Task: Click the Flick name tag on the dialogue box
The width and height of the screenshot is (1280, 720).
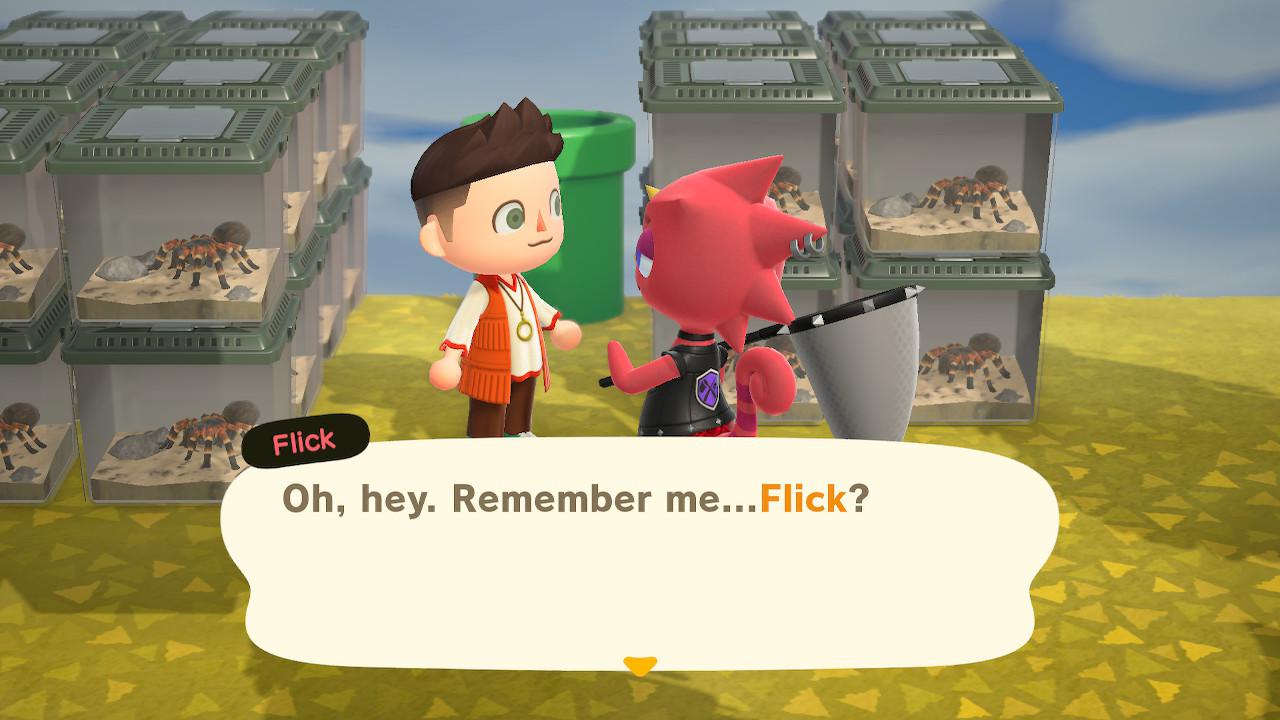Action: pos(304,441)
